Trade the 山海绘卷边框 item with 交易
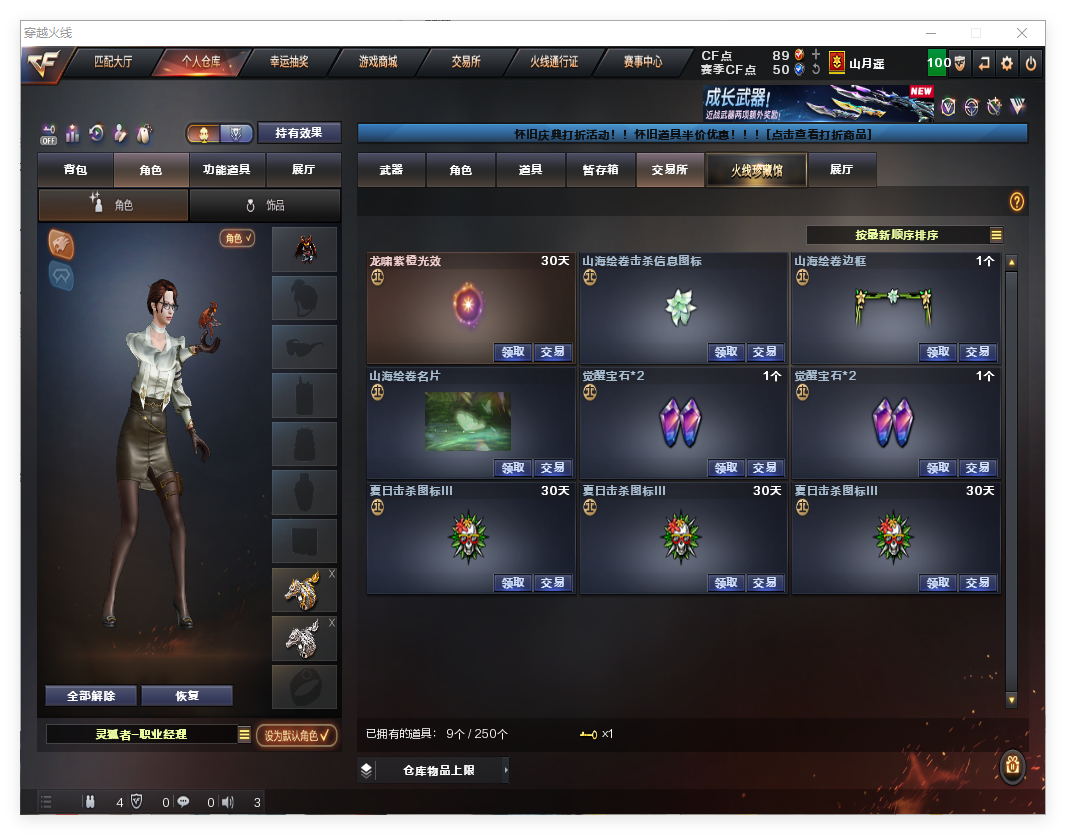Viewport: 1066px width, 835px height. (x=977, y=352)
